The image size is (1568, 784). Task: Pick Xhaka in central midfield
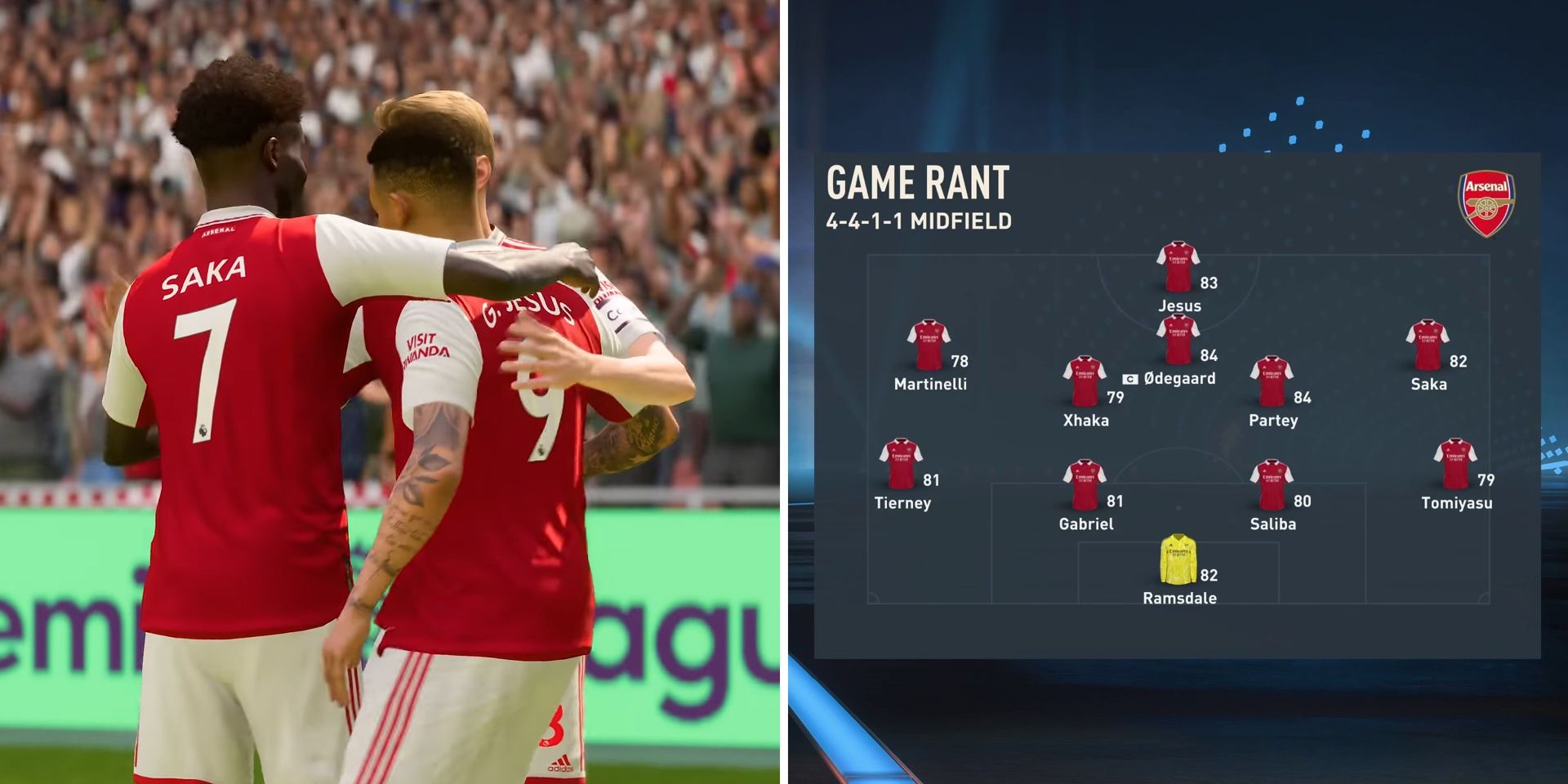click(x=1084, y=381)
